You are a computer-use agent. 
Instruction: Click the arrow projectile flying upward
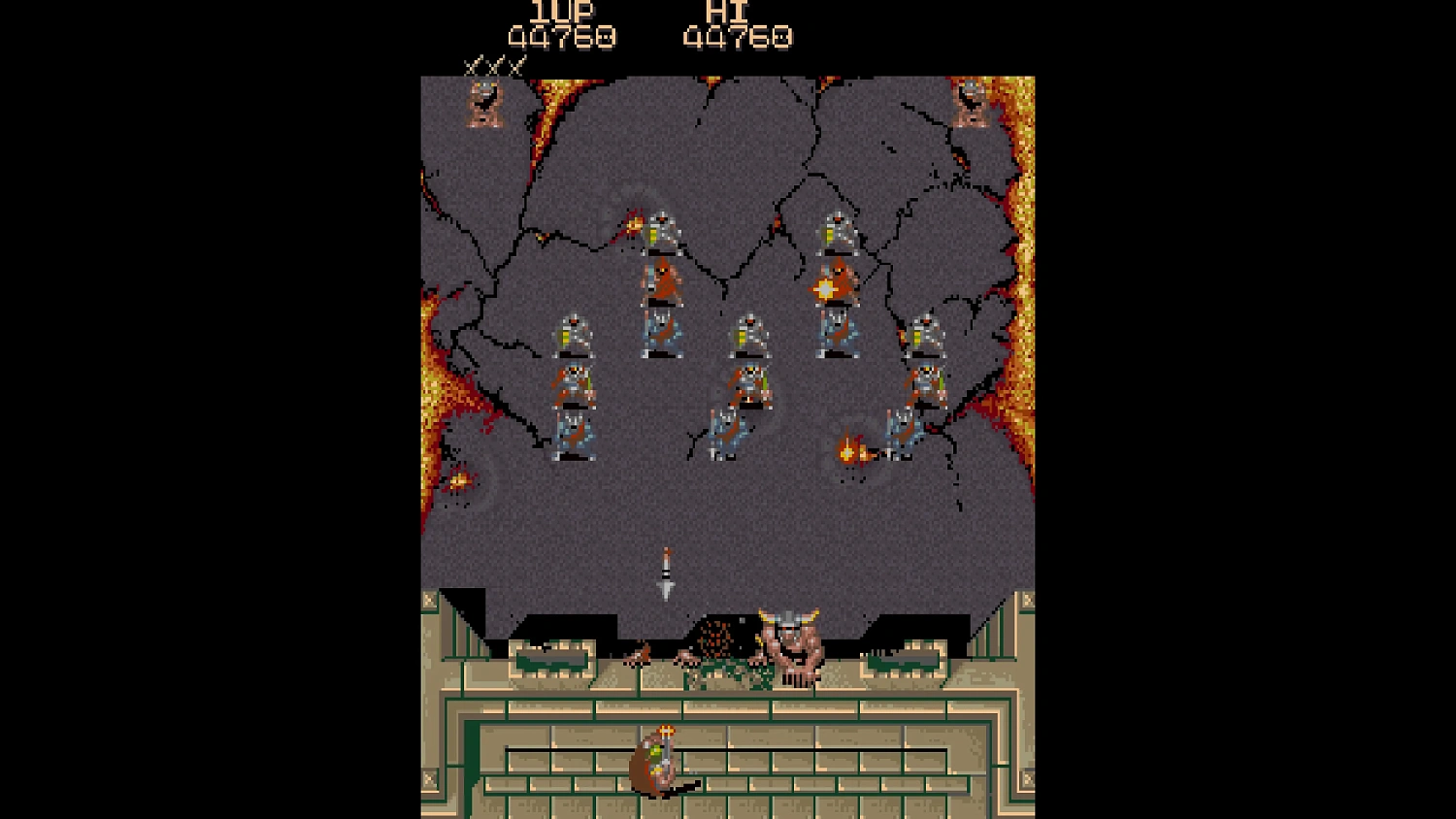pyautogui.click(x=665, y=573)
